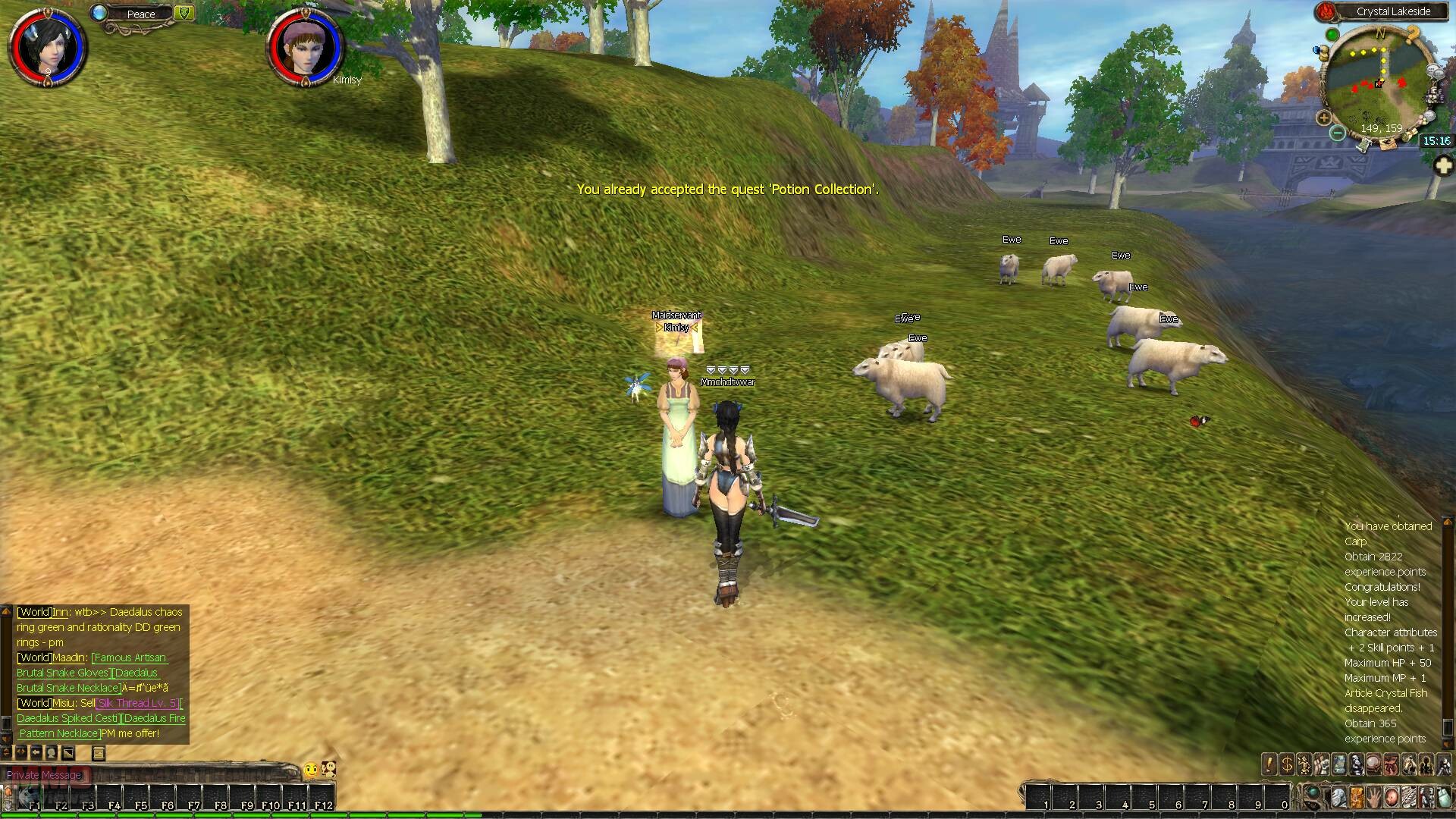Open the gold exclamation mark quest icon
Screen dimensions: 1456x819
1269,764
